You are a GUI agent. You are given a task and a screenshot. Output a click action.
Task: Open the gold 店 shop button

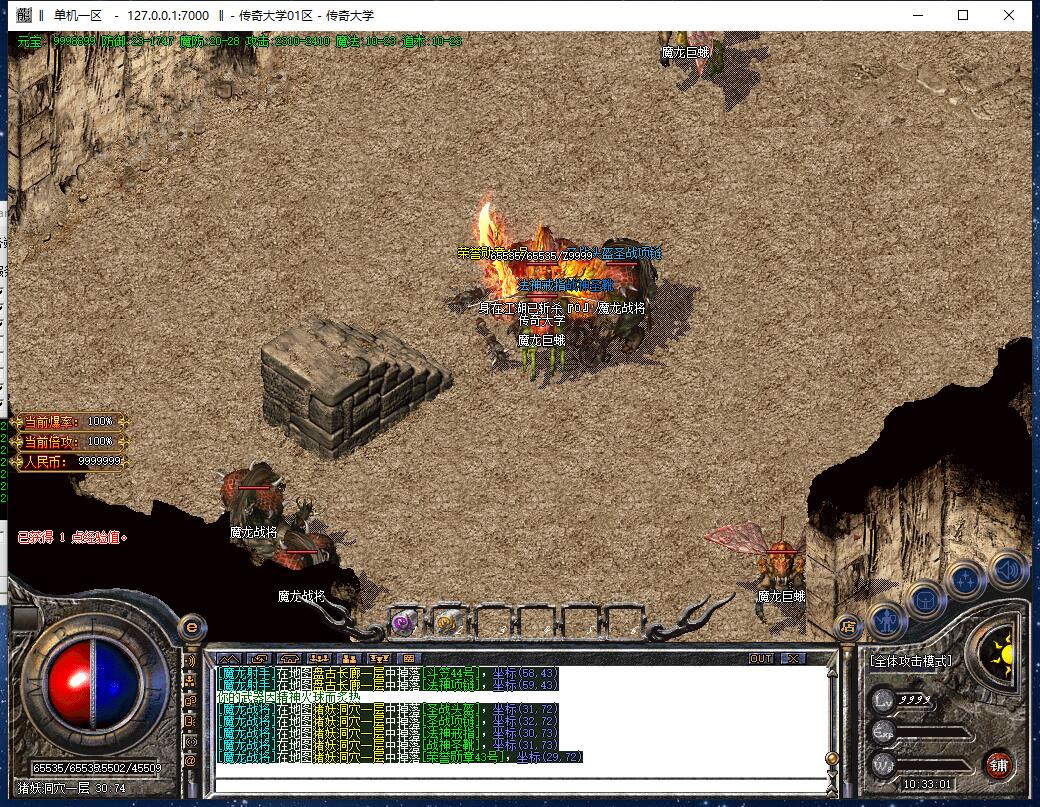(x=848, y=627)
